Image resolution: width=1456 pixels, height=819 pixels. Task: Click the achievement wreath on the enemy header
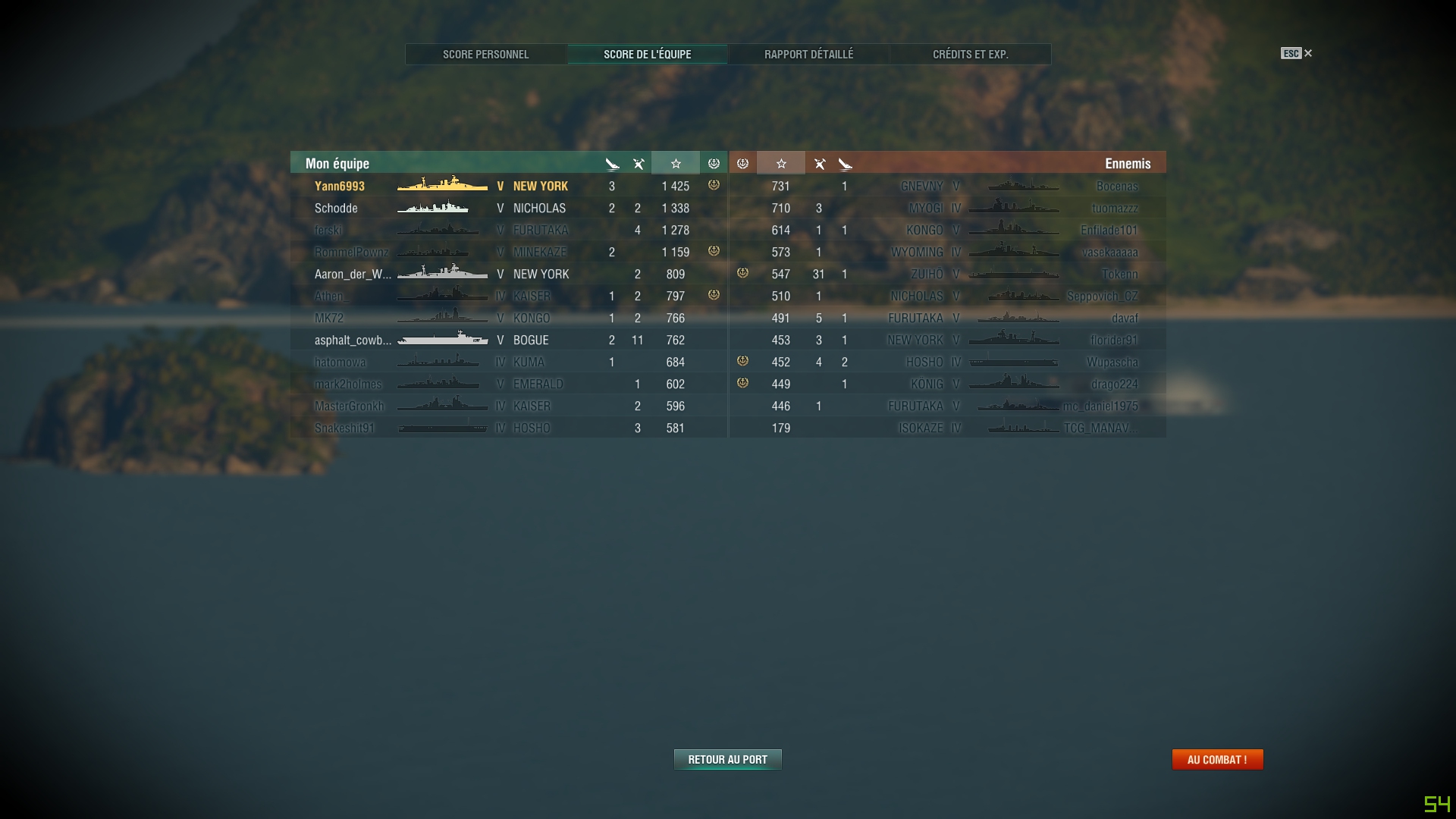coord(742,162)
